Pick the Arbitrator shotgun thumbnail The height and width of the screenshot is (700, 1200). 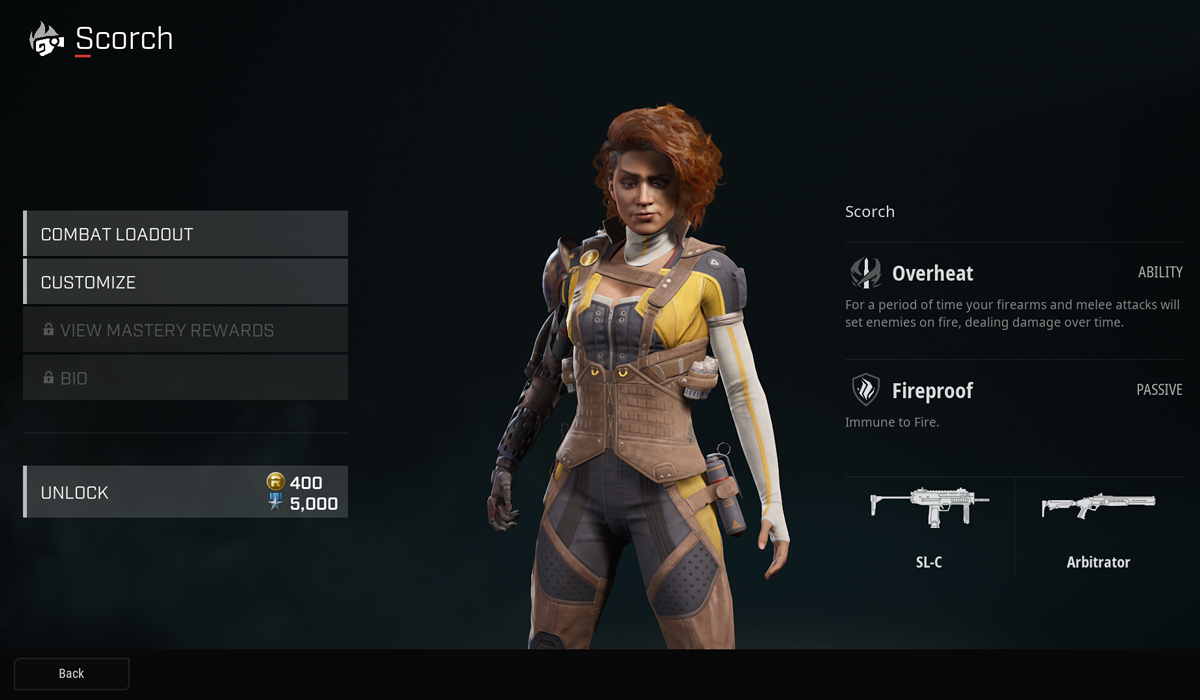click(1097, 505)
